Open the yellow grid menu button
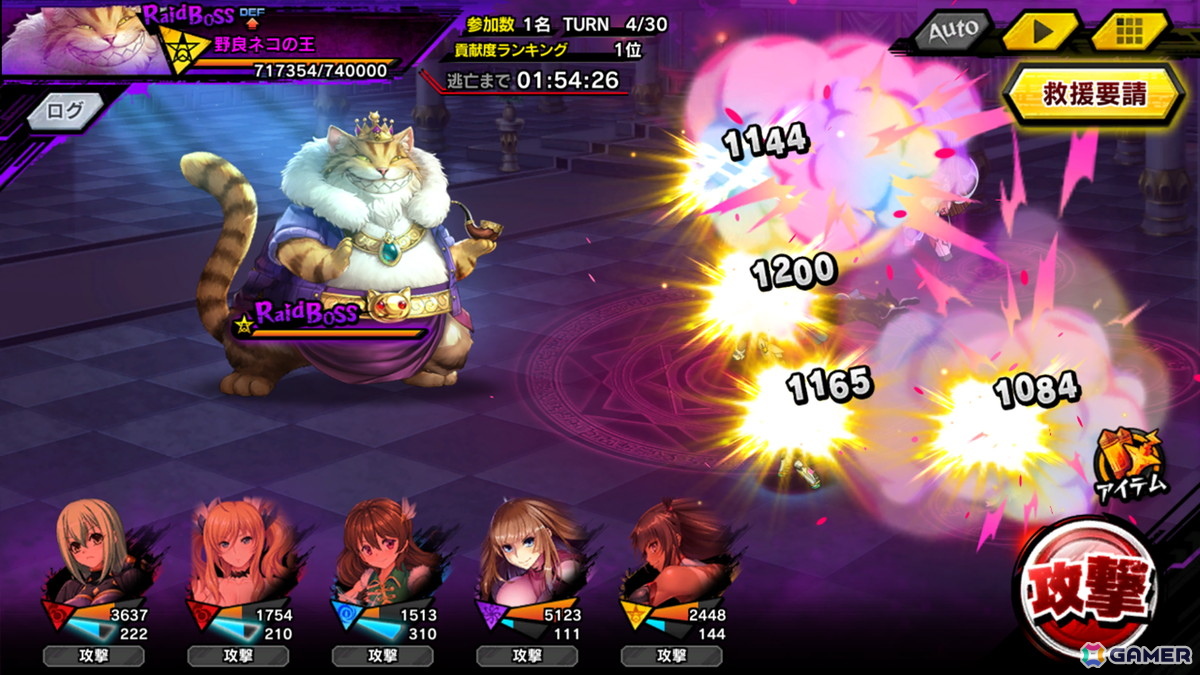This screenshot has height=675, width=1200. (1129, 30)
